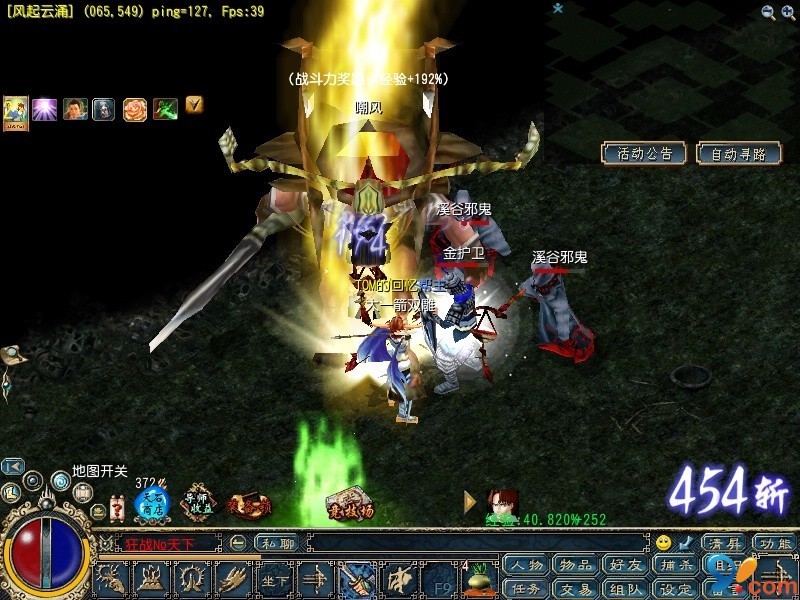Screen dimensions: 800x600
Task: Use the 坐下 sit-down skill slot
Action: click(273, 579)
